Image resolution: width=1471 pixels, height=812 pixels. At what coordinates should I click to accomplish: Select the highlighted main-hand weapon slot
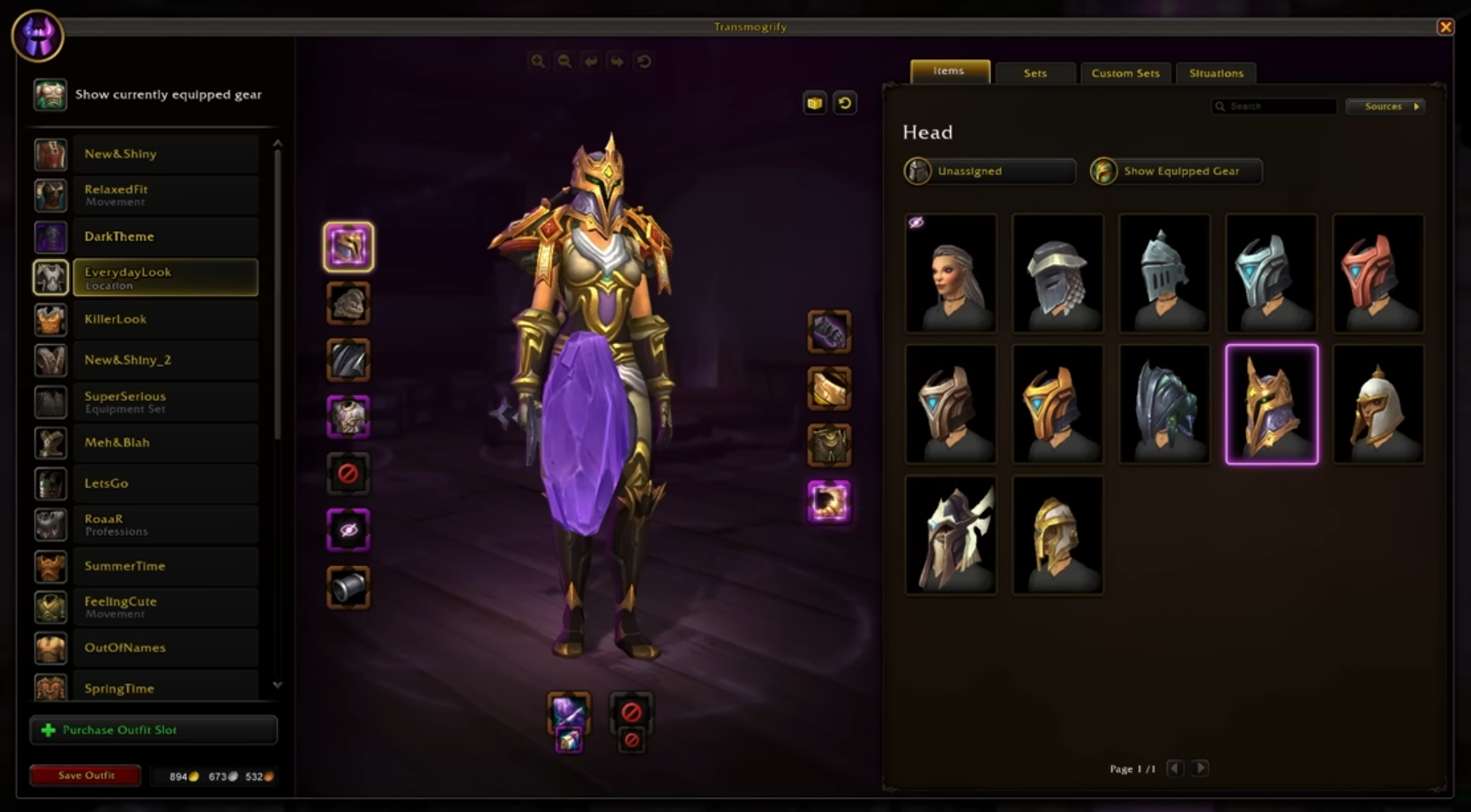pyautogui.click(x=568, y=711)
